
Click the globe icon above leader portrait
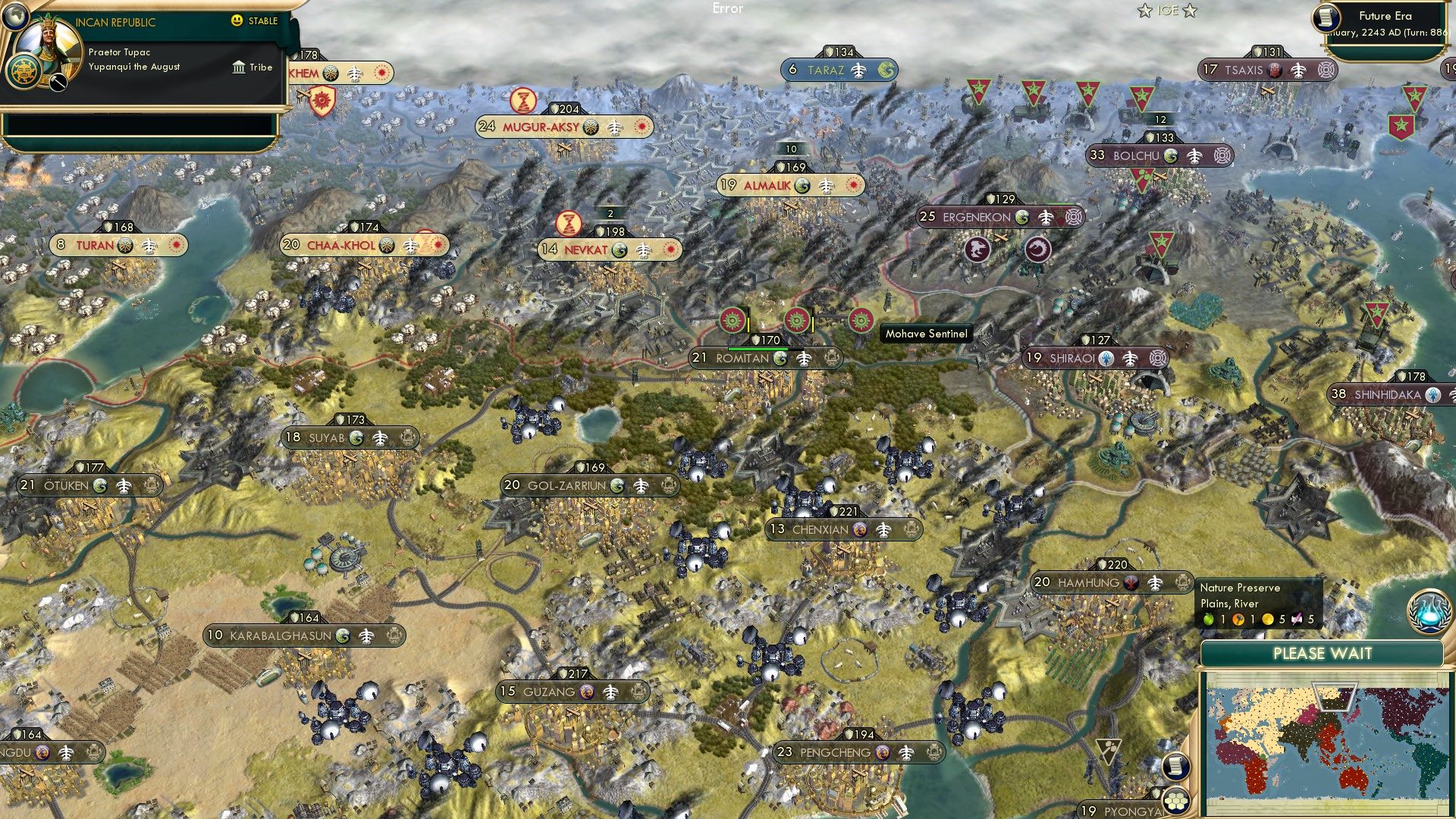[x=14, y=14]
